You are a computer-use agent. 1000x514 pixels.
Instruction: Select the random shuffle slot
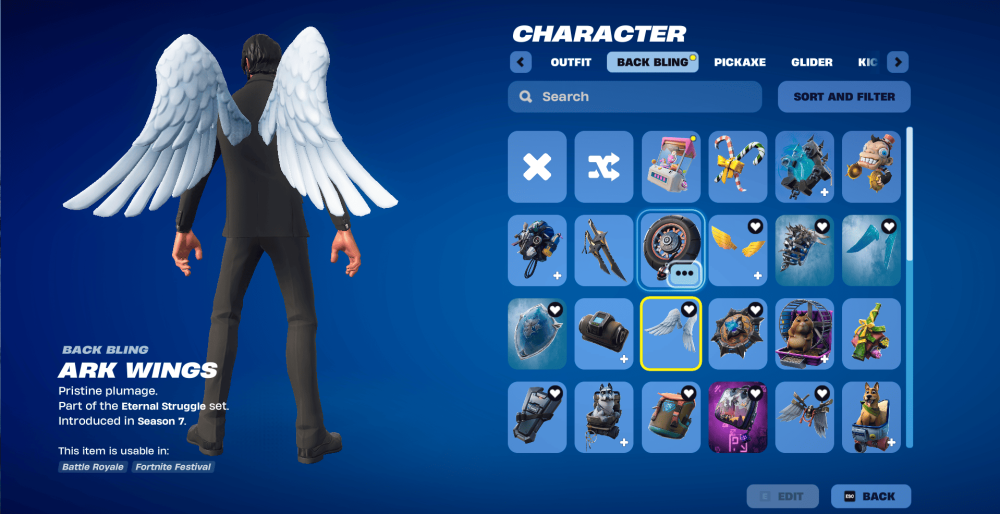coord(604,167)
